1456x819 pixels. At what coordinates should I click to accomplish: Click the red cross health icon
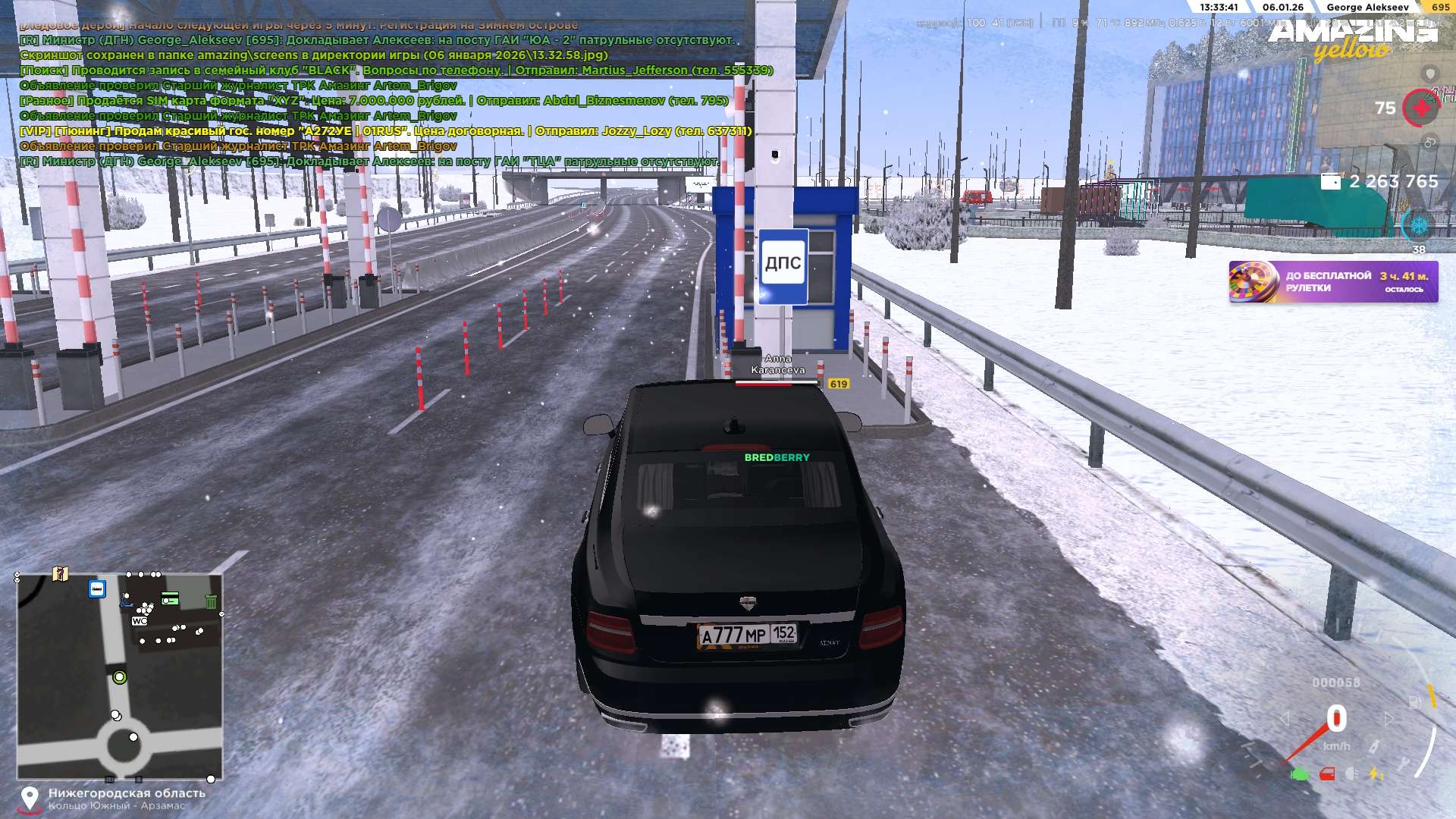point(1421,108)
